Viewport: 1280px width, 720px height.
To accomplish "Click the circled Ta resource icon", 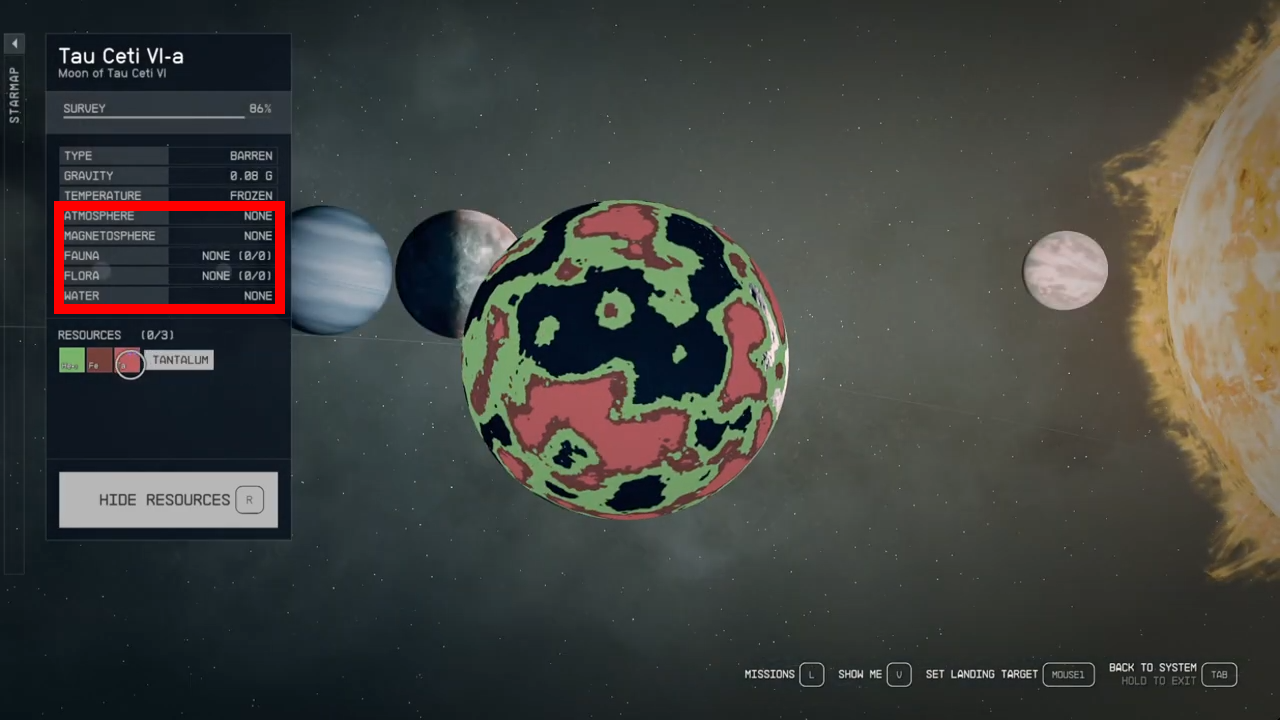I will [129, 364].
